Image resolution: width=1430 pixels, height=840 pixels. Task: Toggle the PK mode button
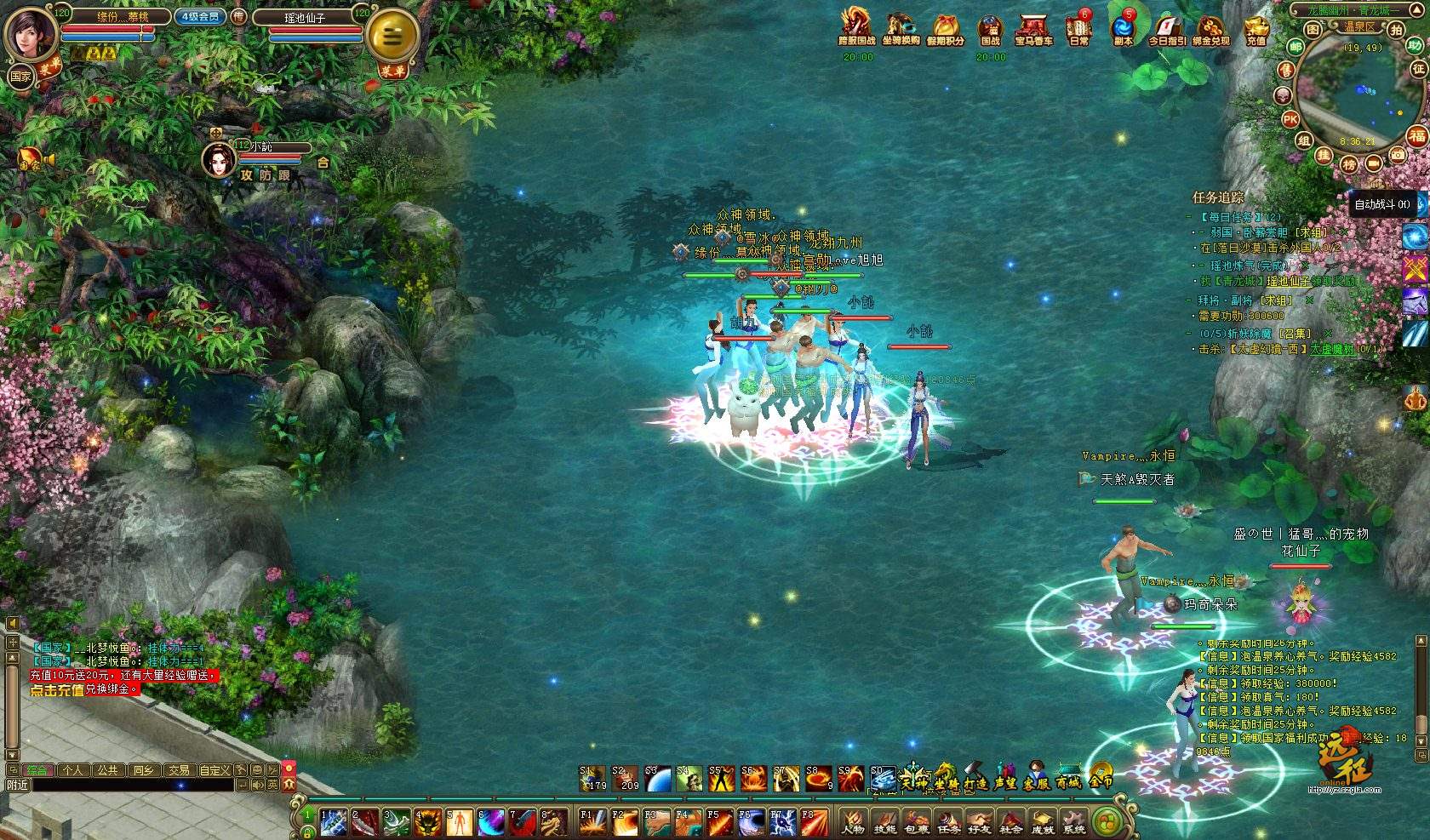[1290, 120]
